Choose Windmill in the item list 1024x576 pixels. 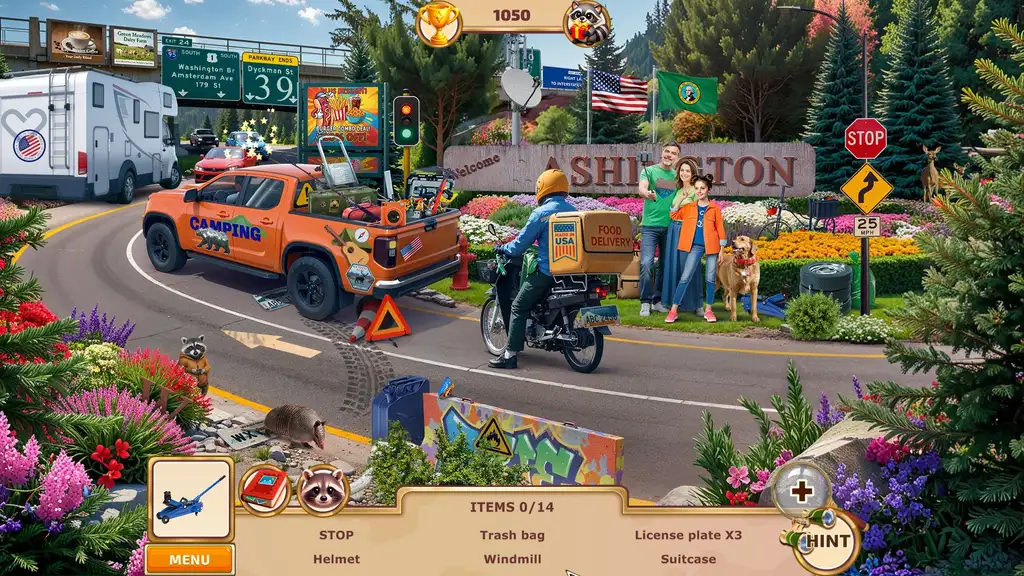pos(512,559)
